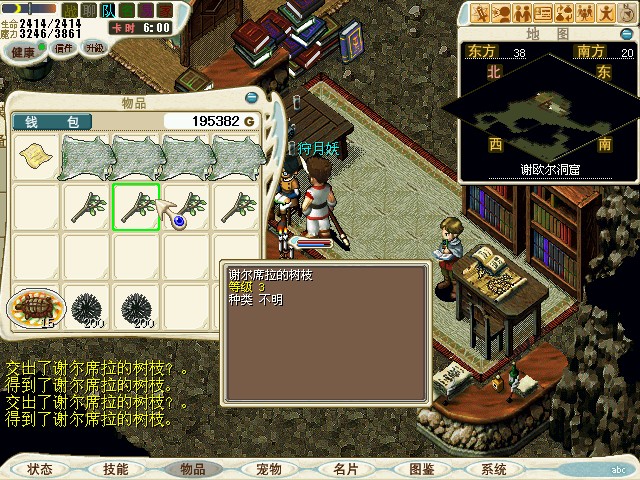Select the turtle dish item stack

tap(36, 307)
